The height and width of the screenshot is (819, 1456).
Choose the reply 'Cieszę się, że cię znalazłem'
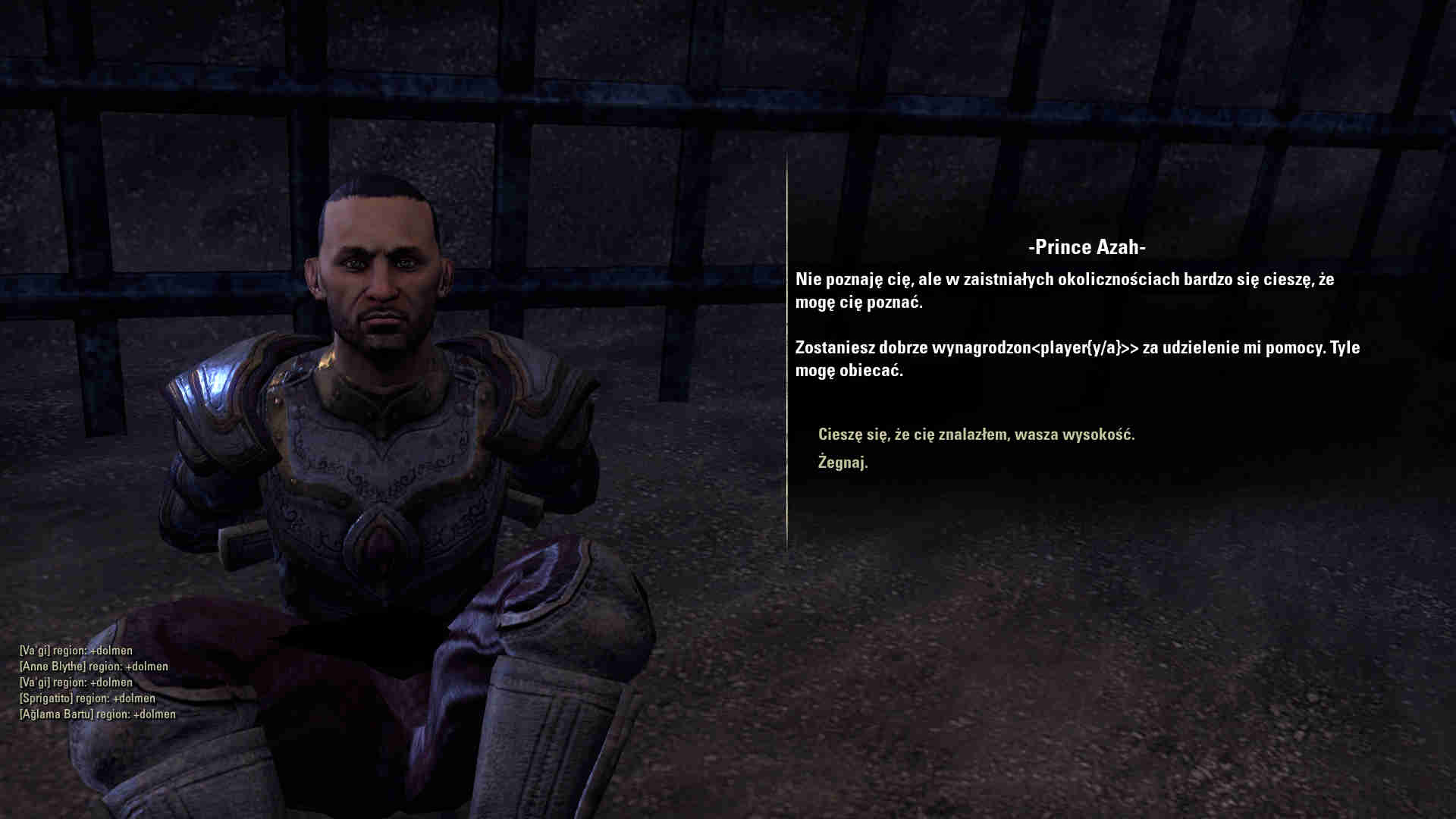[x=976, y=435]
